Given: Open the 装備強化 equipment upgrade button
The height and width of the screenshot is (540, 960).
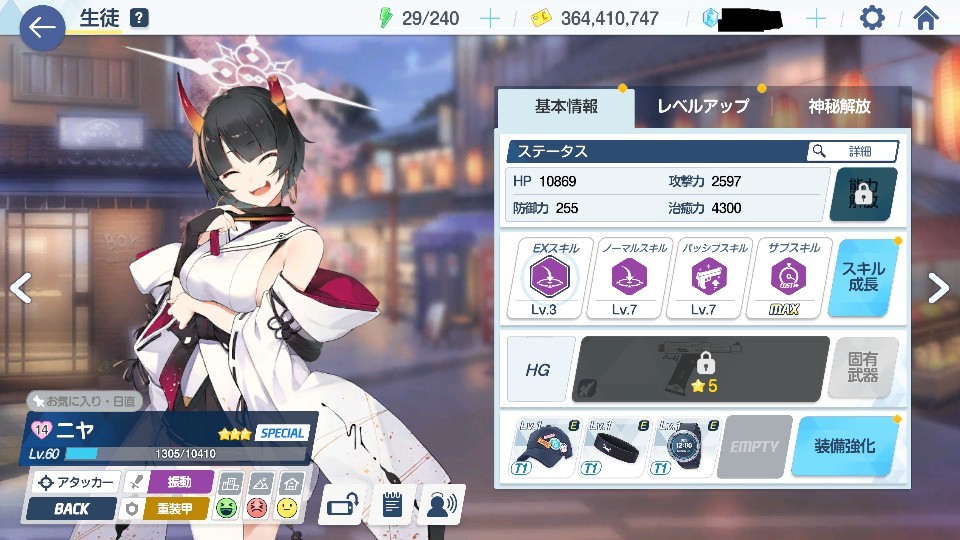Looking at the screenshot, I should click(843, 446).
